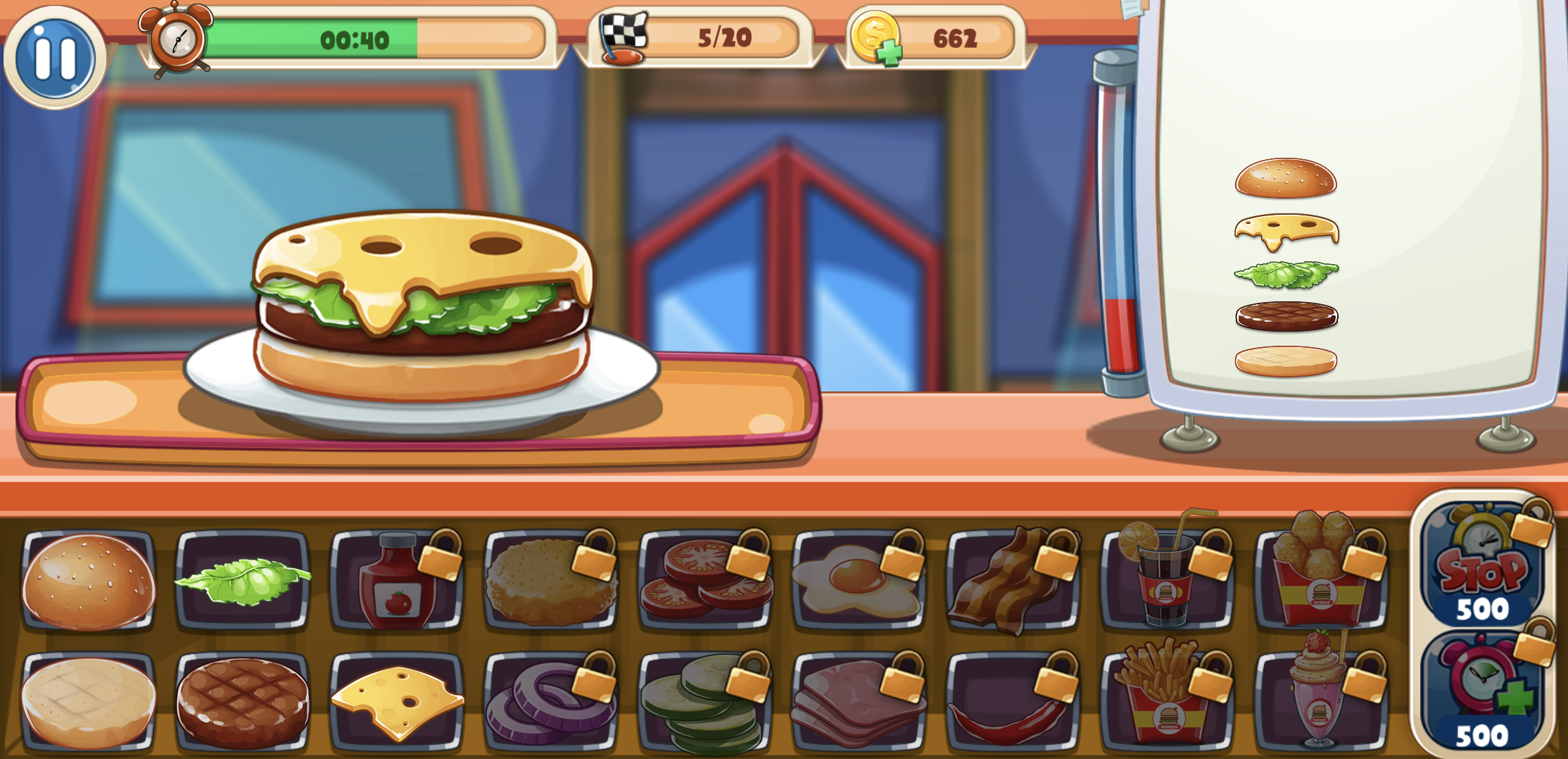Select the sesame bun top ingredient
Image resolution: width=1568 pixels, height=759 pixels.
(x=89, y=579)
